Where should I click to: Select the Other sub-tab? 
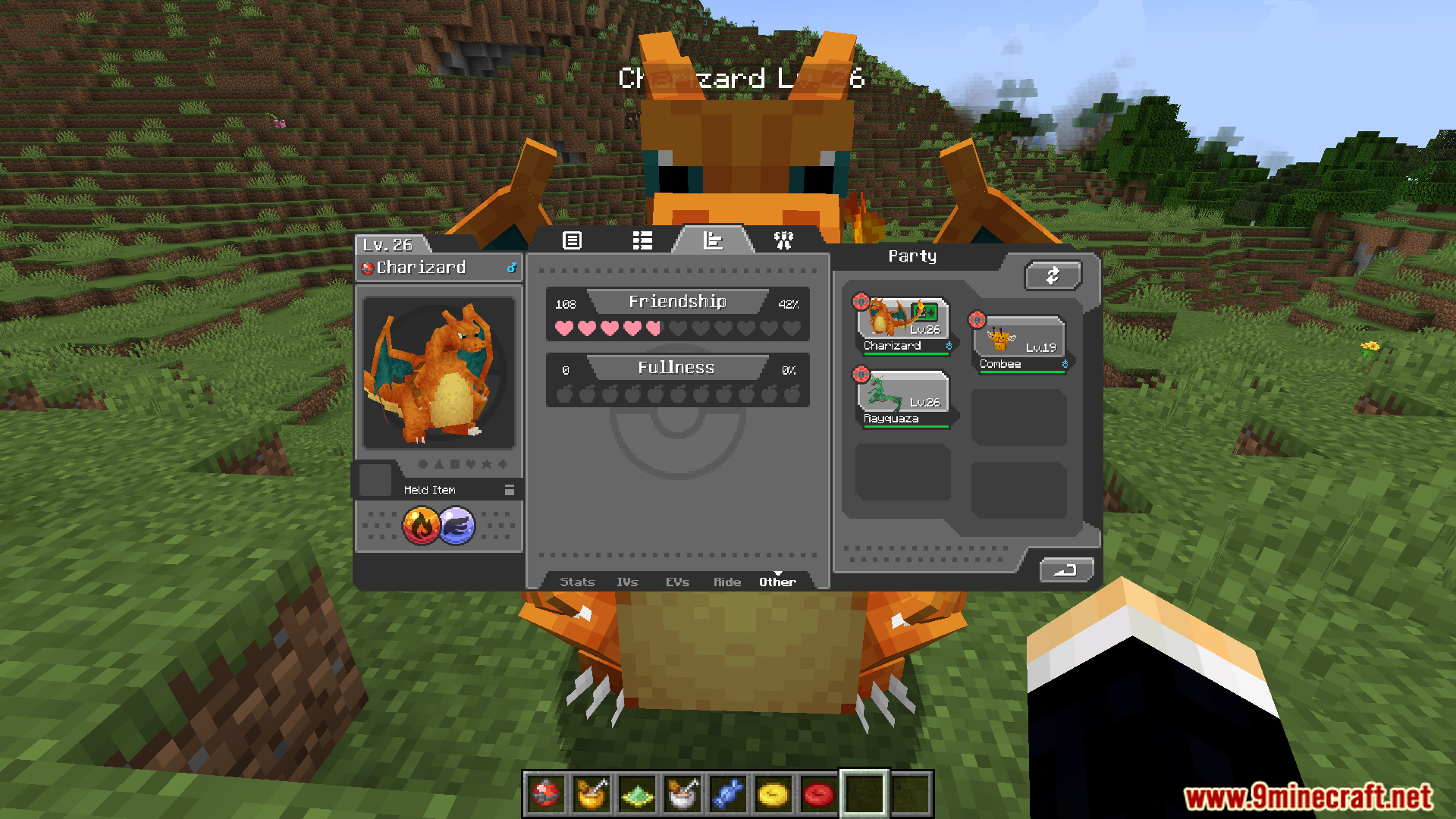pos(777,582)
